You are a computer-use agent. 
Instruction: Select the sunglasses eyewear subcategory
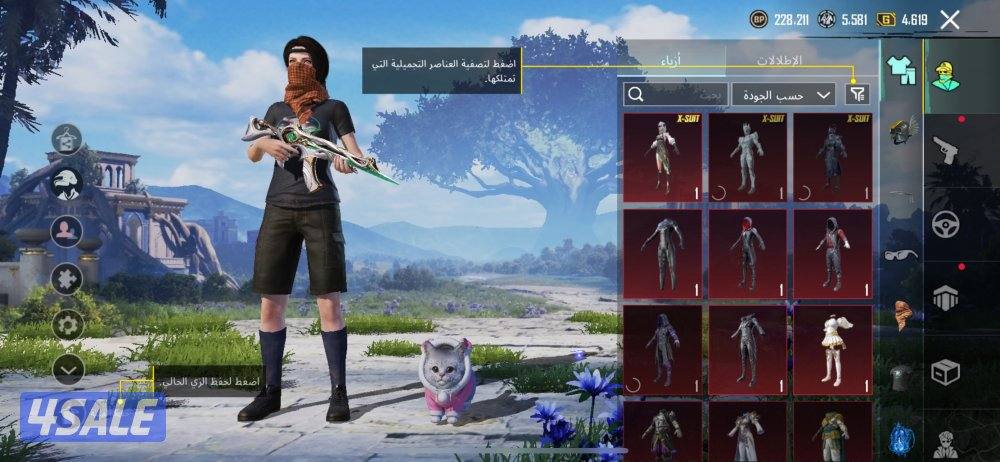[x=900, y=254]
